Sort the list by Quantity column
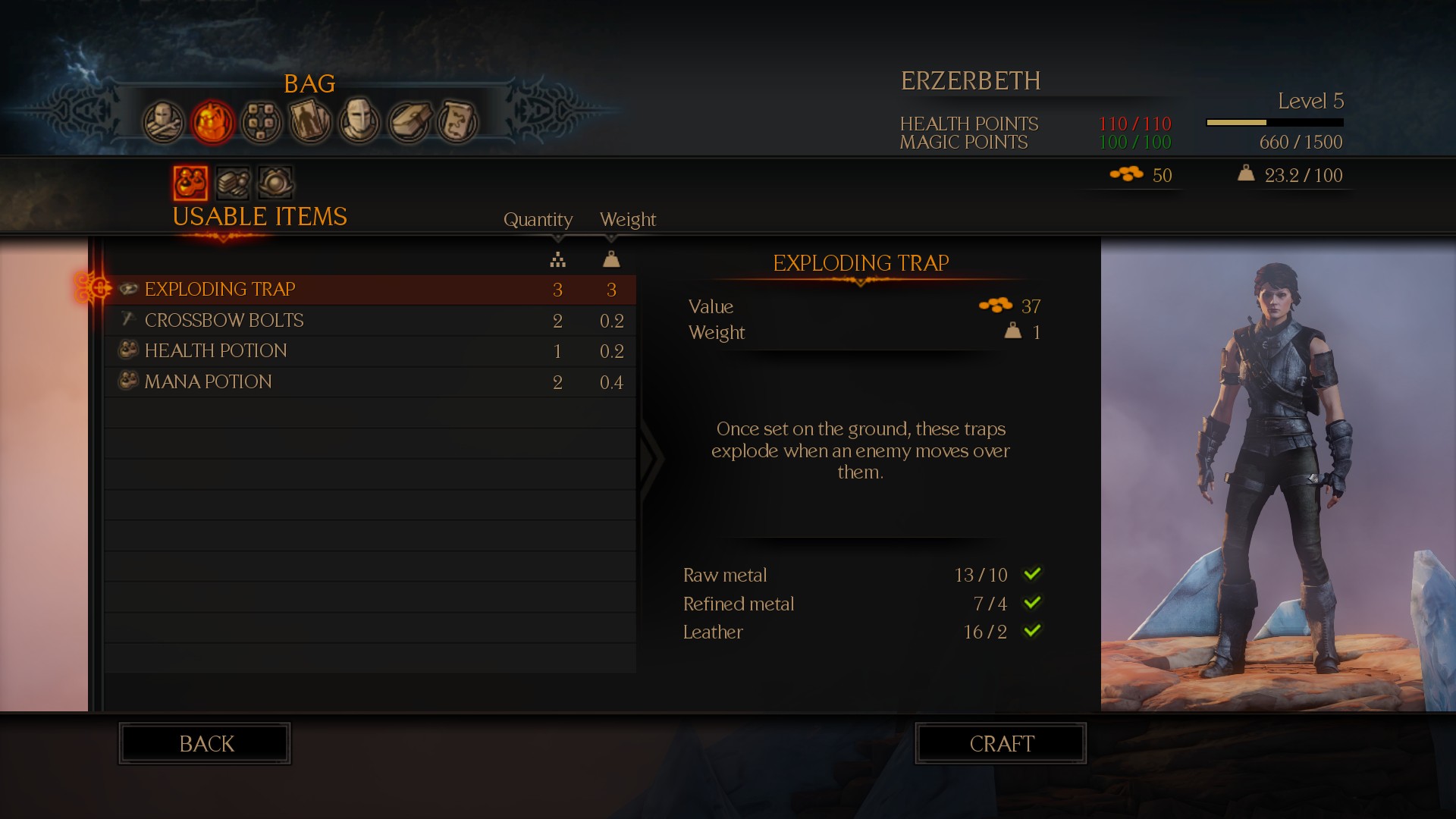The width and height of the screenshot is (1456, 819). (x=538, y=220)
